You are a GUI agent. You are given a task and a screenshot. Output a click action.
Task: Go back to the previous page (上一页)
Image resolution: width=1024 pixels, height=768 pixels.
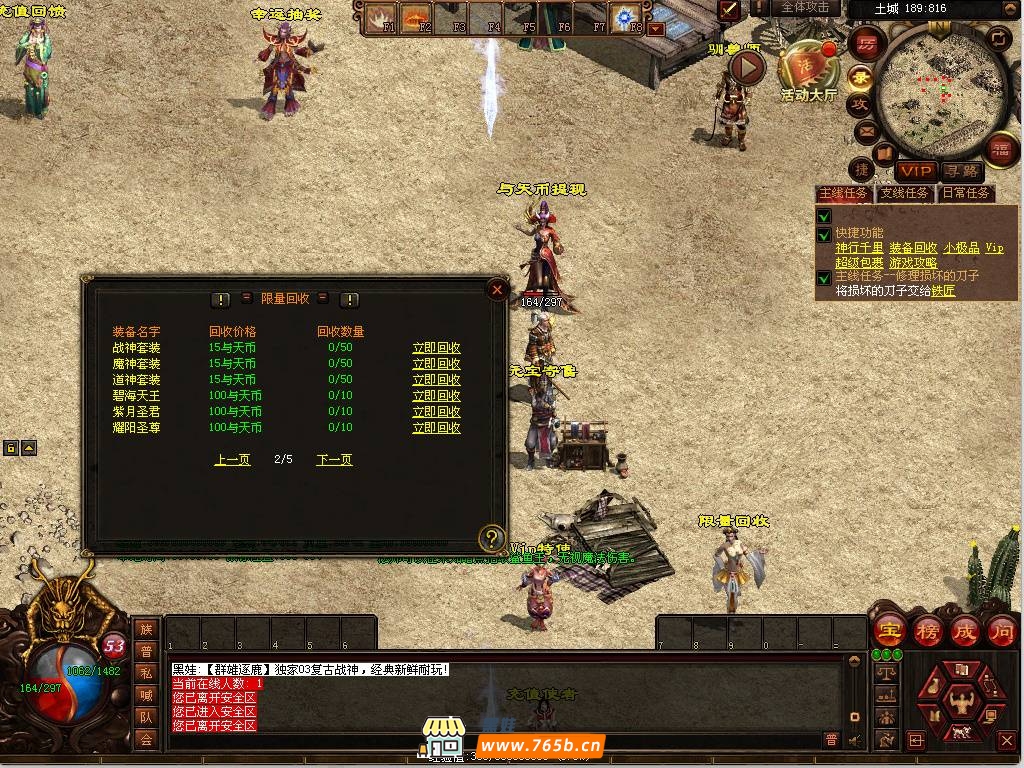232,460
